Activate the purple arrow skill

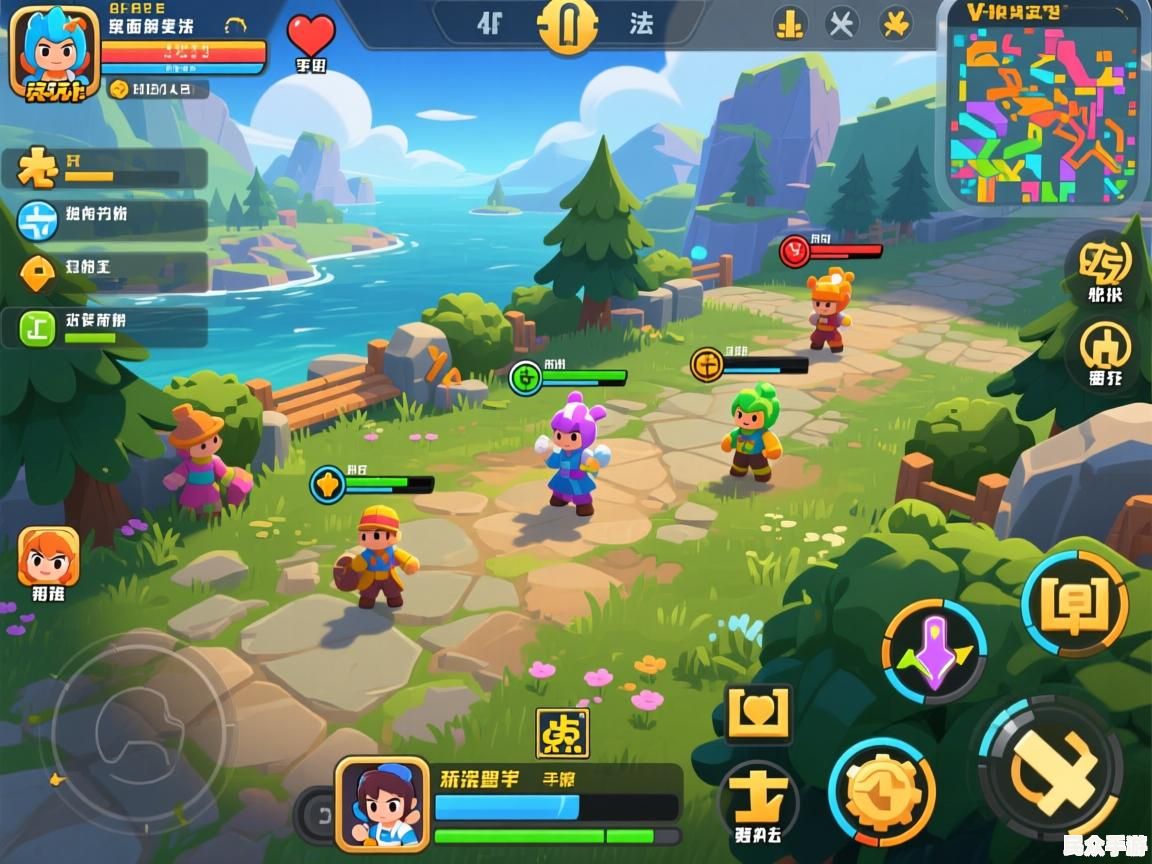pos(934,651)
